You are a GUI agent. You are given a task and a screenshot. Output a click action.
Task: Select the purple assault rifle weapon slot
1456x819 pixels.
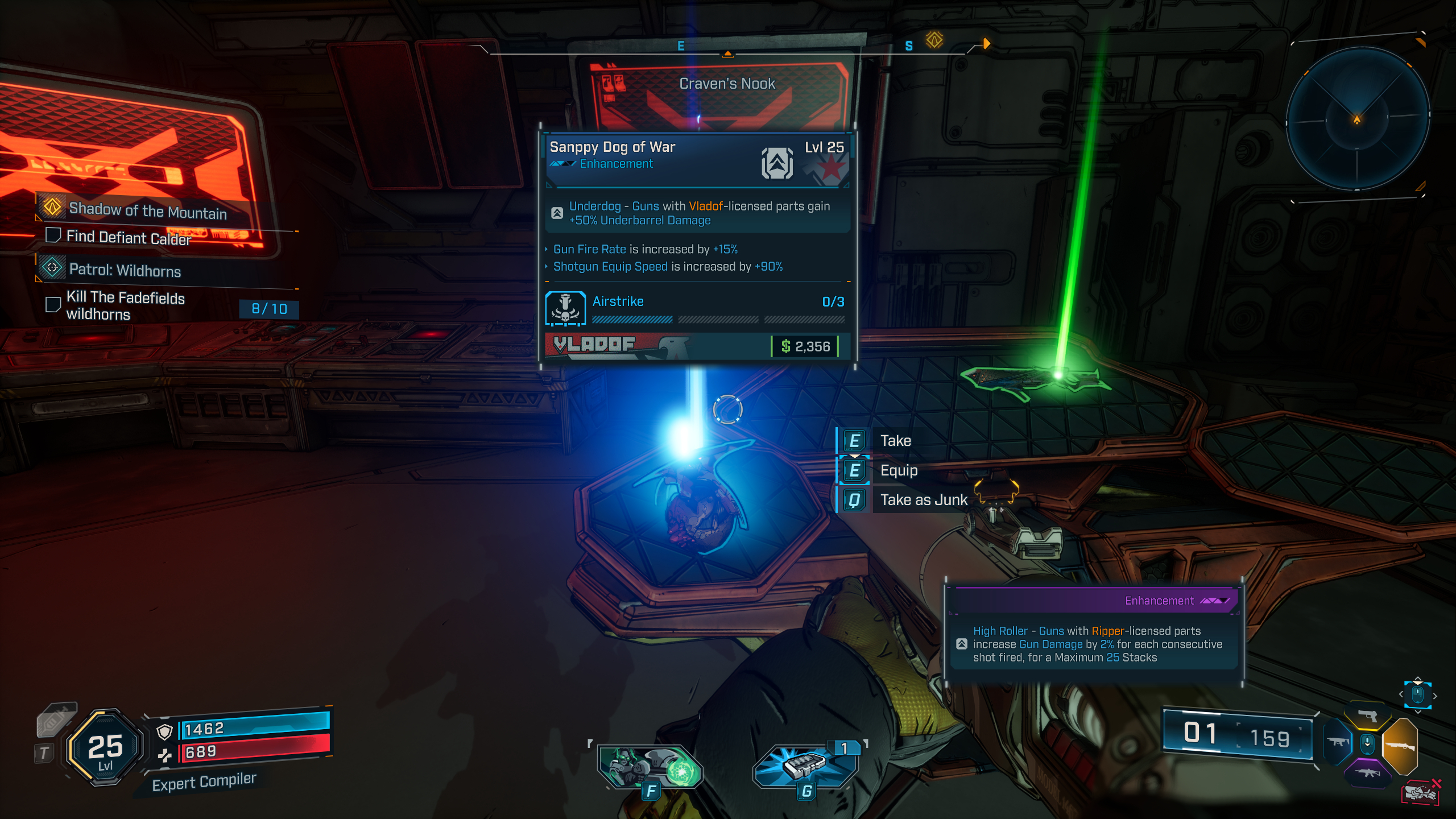1368,773
